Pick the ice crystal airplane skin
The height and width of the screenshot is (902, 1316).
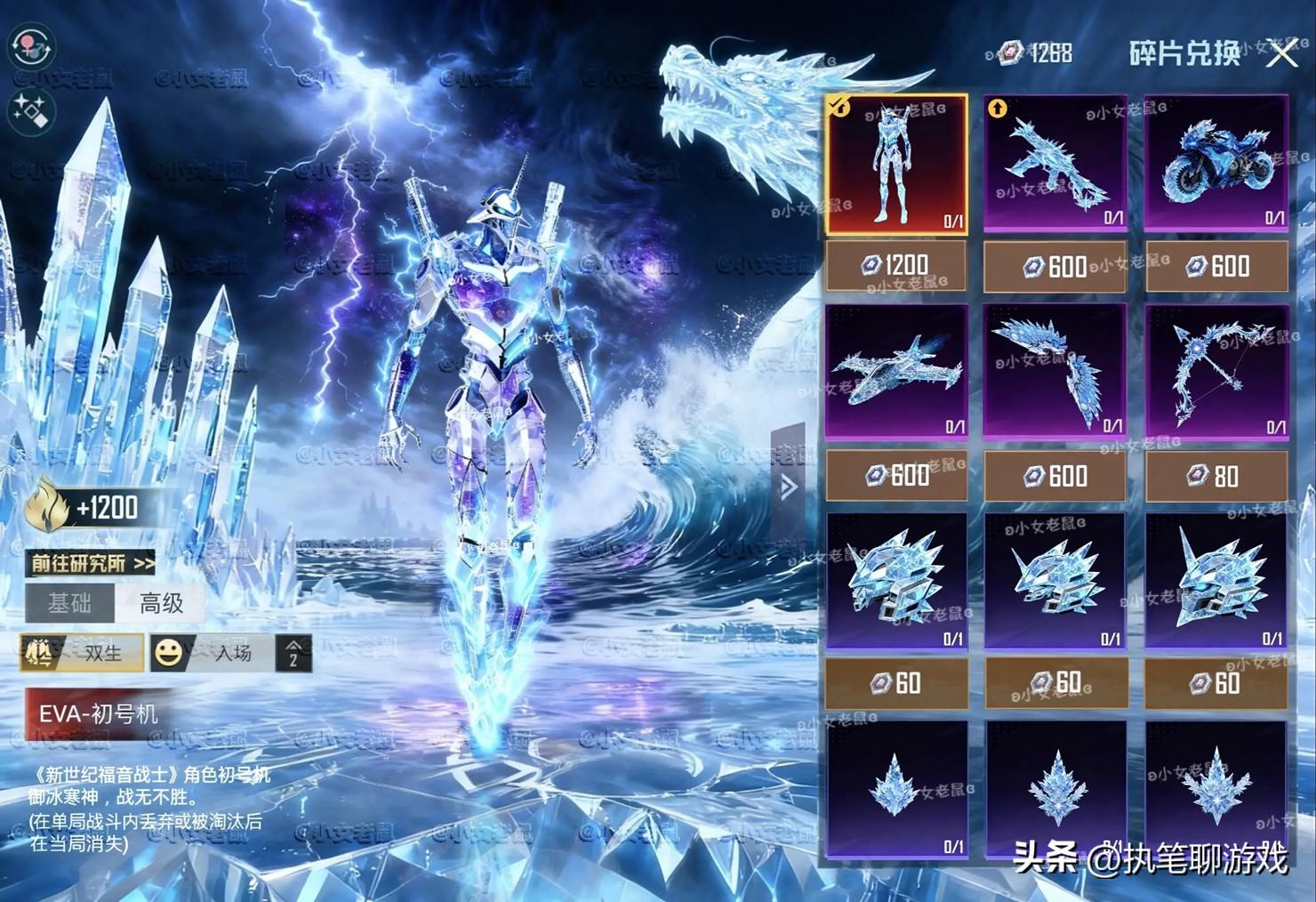(x=896, y=372)
